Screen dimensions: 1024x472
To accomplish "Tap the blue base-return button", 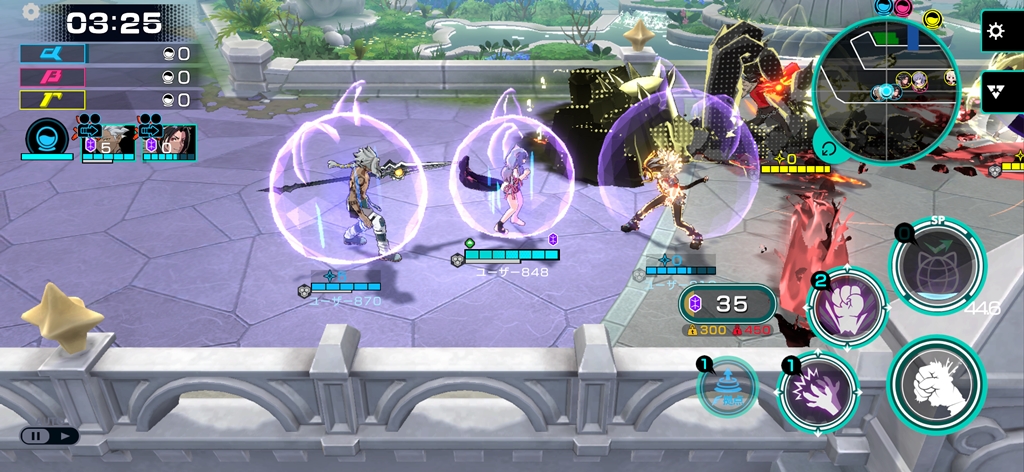I will 728,388.
